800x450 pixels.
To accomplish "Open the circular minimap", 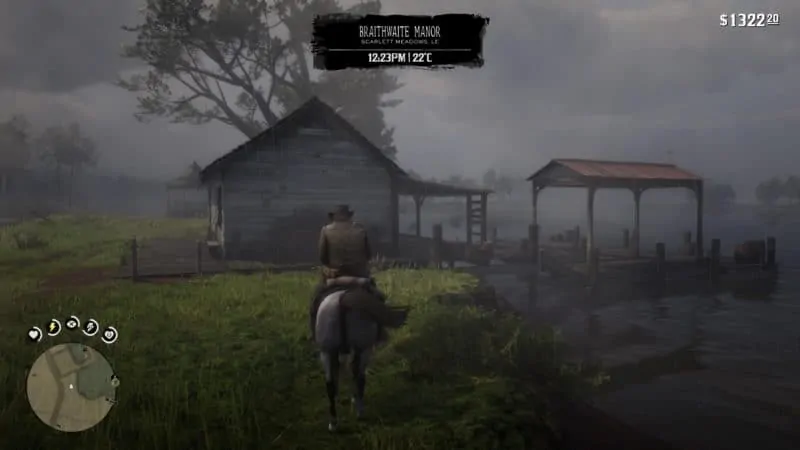I will pos(71,387).
